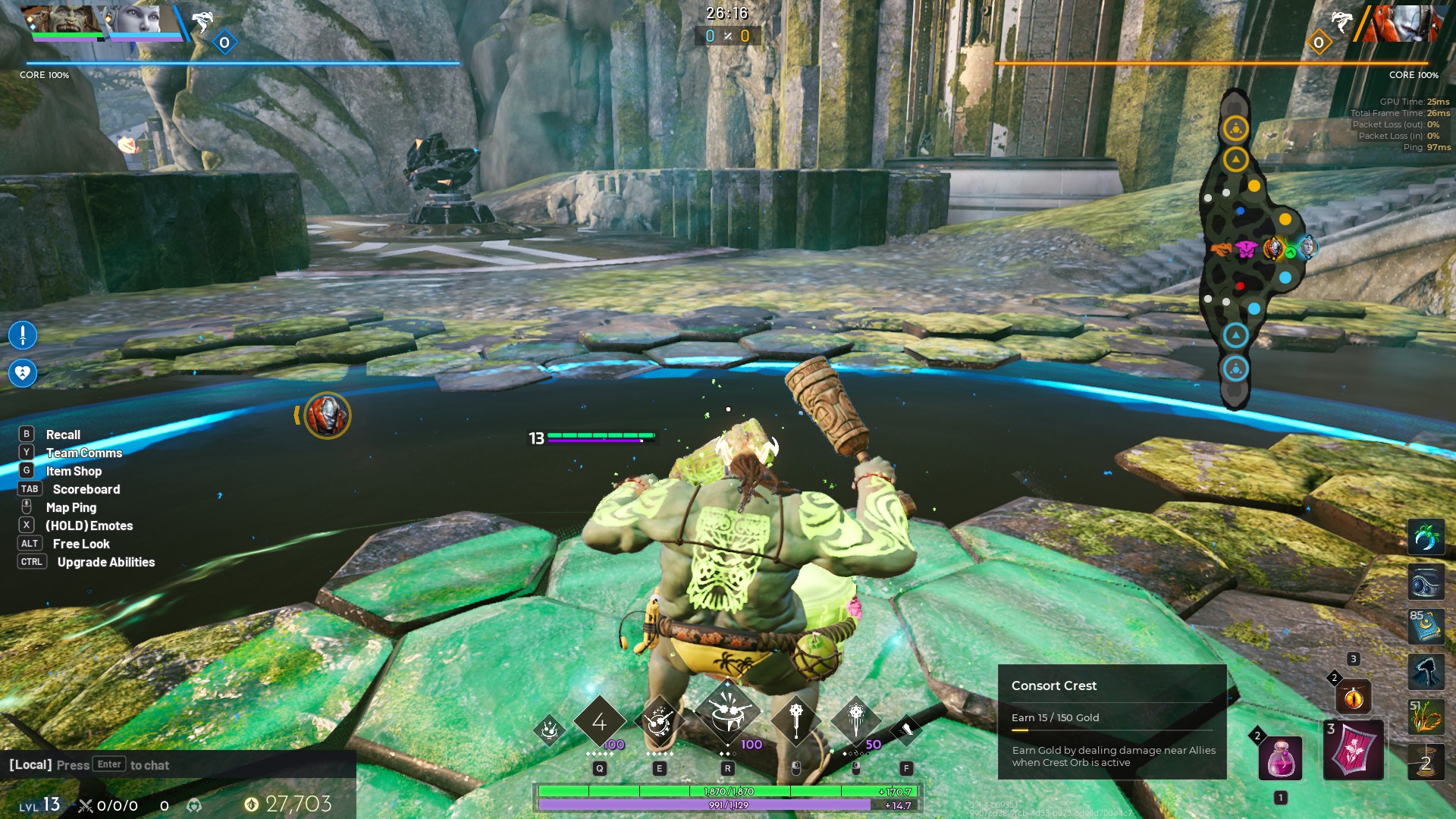Trigger the falling mace slam ability
1456x819 pixels.
(855, 720)
